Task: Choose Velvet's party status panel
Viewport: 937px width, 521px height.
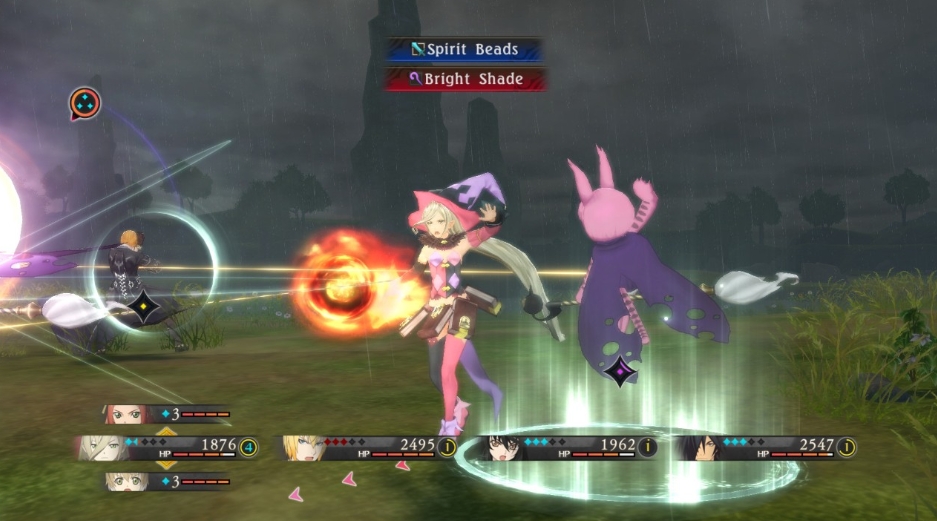Action: [x=570, y=446]
